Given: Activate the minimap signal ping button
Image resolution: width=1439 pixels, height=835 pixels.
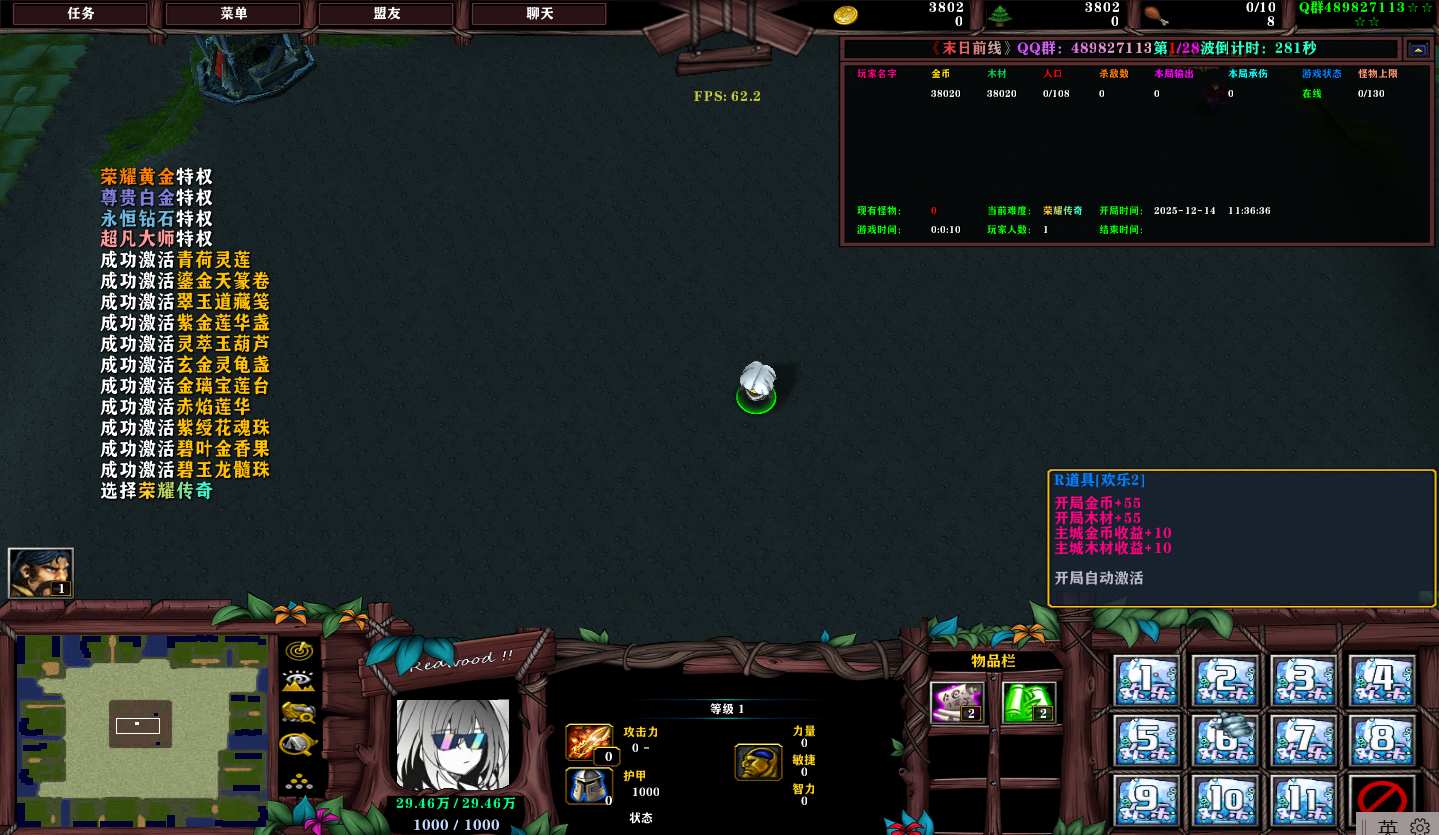Looking at the screenshot, I should coord(298,650).
